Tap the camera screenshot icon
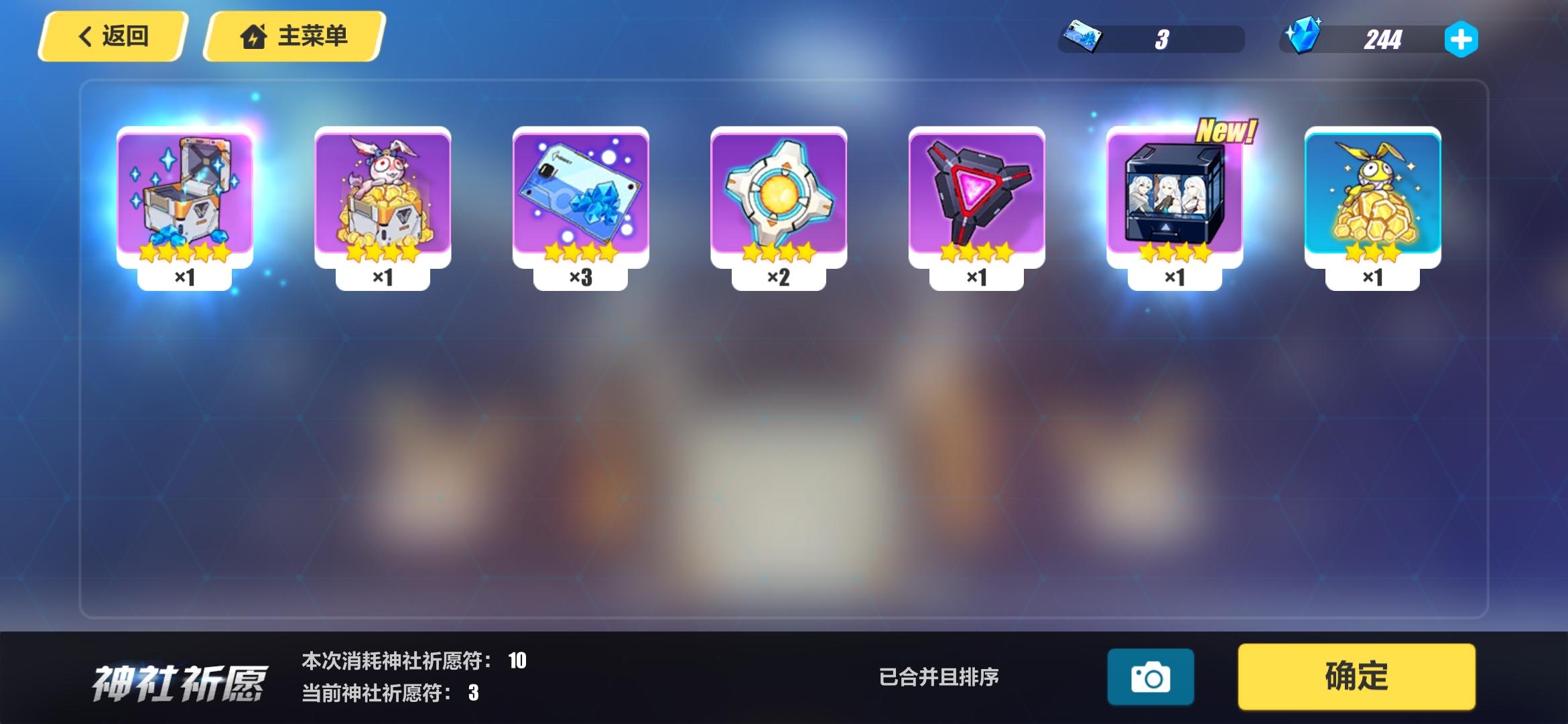The height and width of the screenshot is (724, 1568). (1151, 677)
